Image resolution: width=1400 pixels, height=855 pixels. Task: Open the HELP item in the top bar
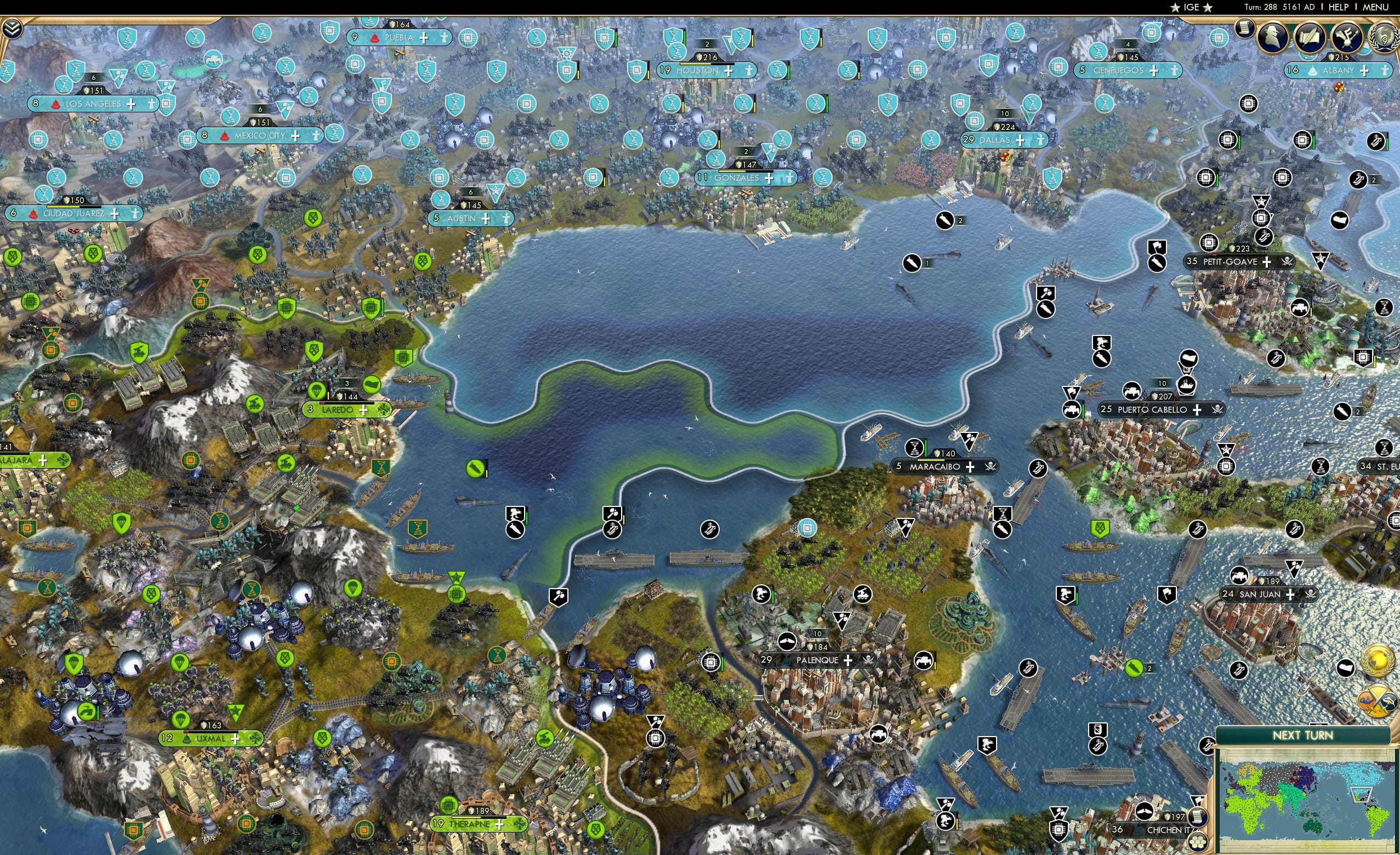pyautogui.click(x=1339, y=7)
